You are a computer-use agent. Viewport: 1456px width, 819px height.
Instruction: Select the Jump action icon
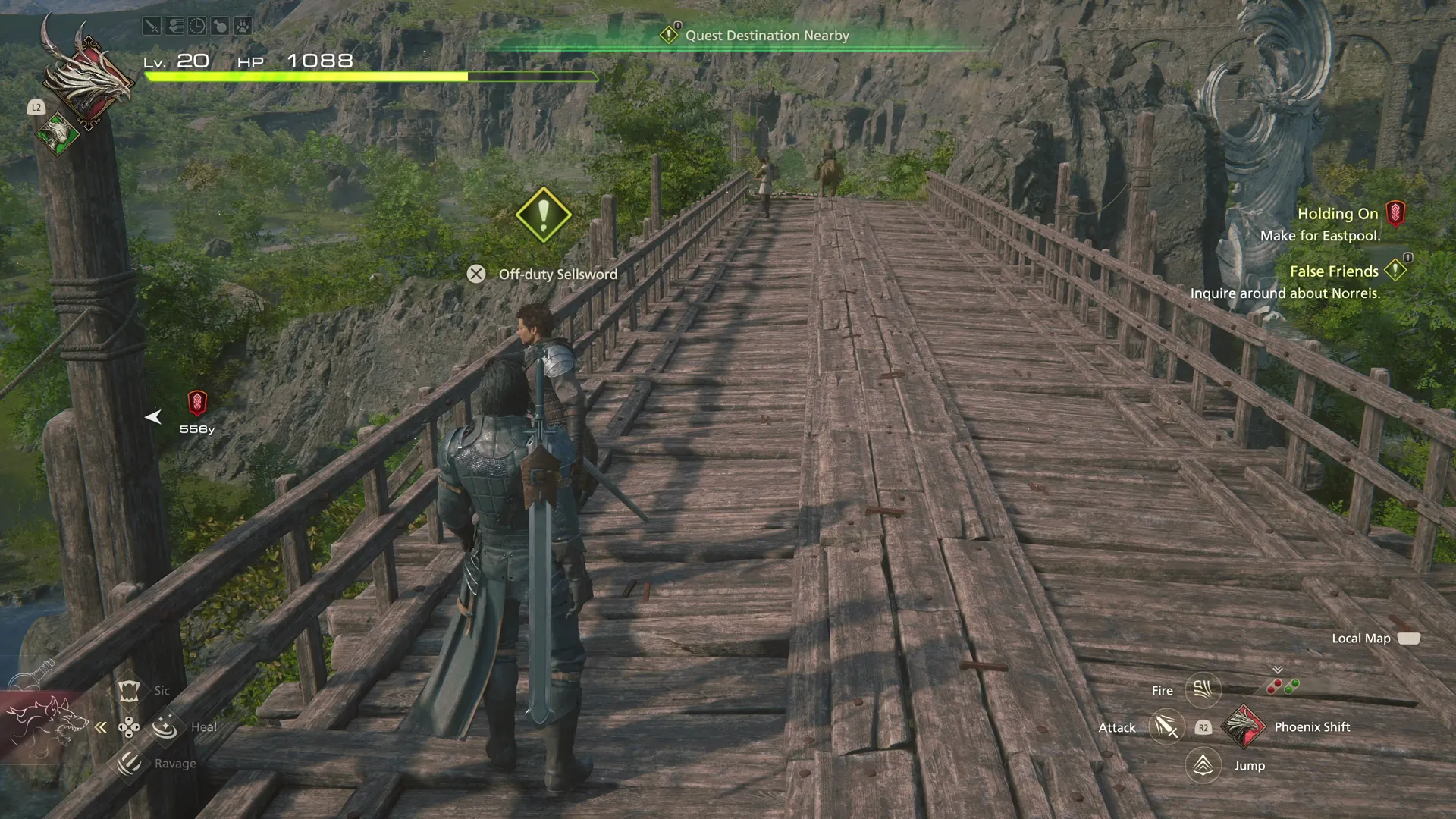click(1203, 764)
